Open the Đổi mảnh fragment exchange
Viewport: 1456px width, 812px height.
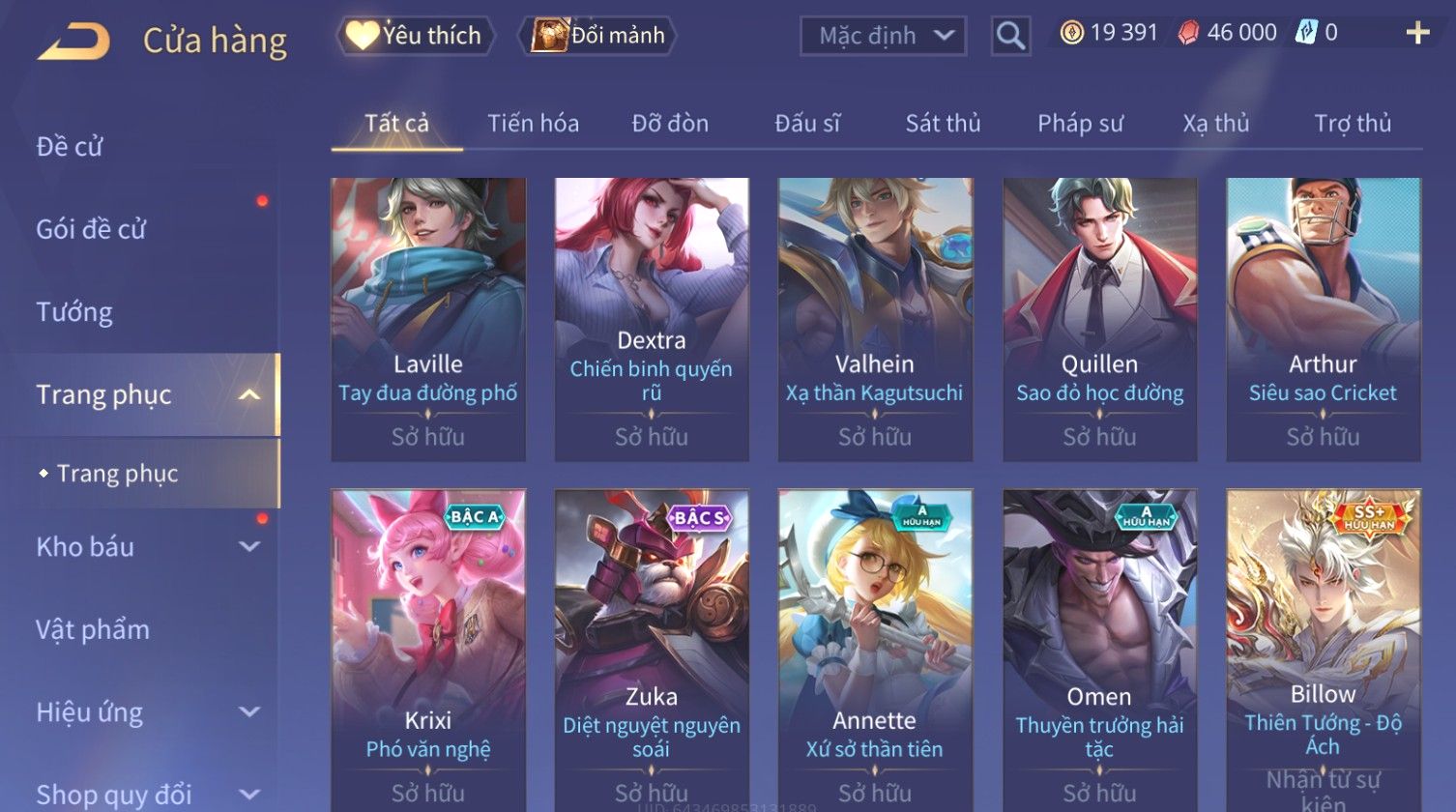pos(599,36)
